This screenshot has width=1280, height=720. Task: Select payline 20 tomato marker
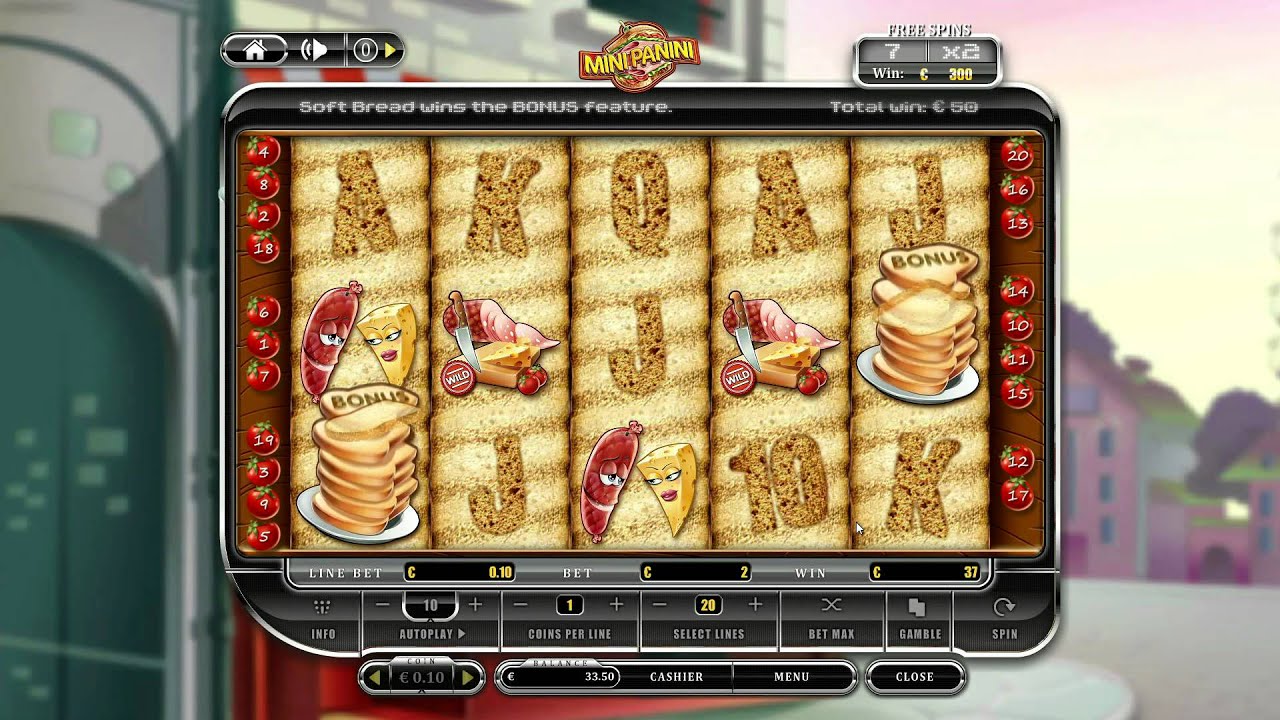(1018, 155)
